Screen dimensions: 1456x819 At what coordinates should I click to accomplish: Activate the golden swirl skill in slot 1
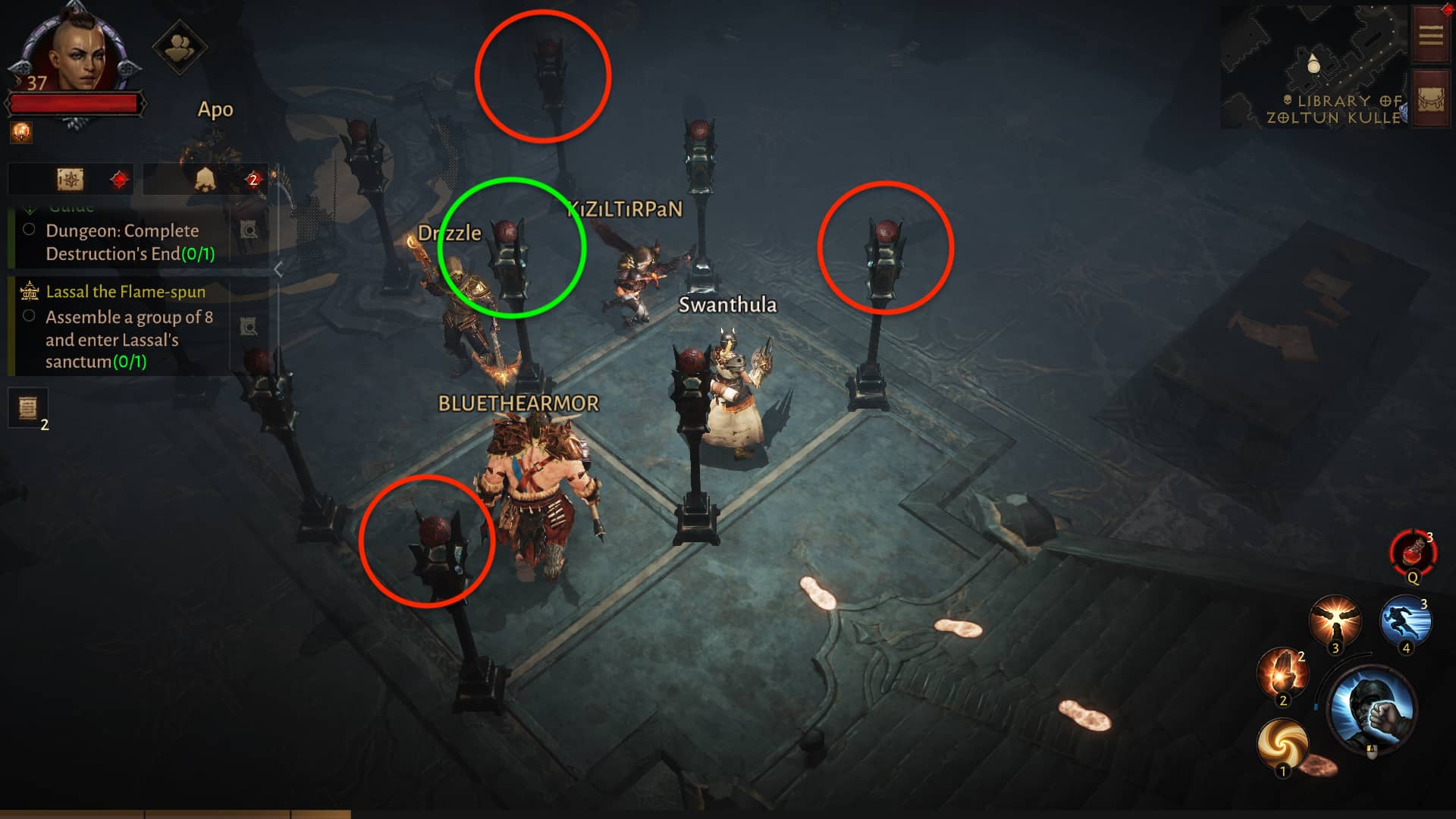click(1282, 743)
